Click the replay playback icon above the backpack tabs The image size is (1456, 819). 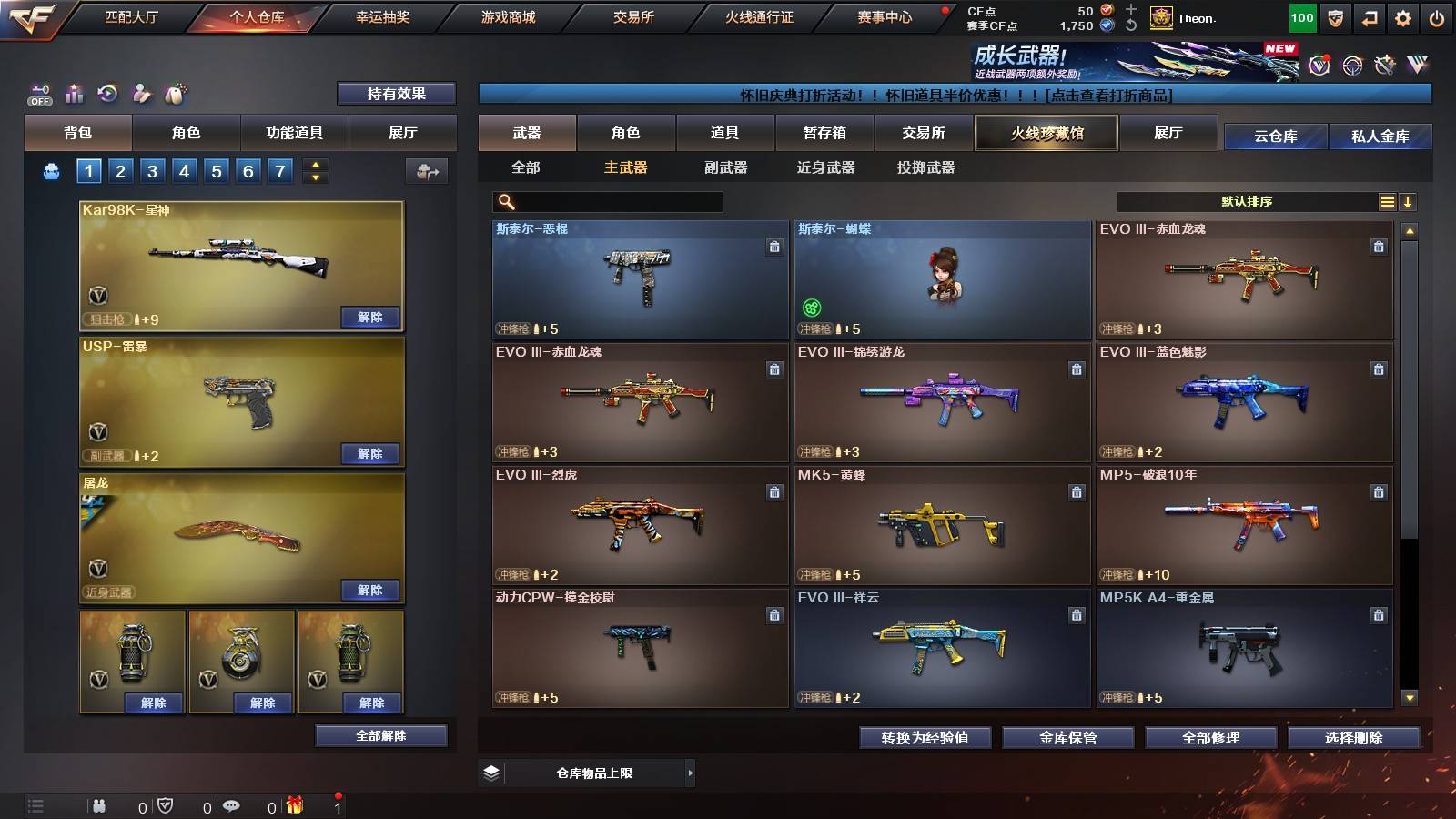pos(108,93)
